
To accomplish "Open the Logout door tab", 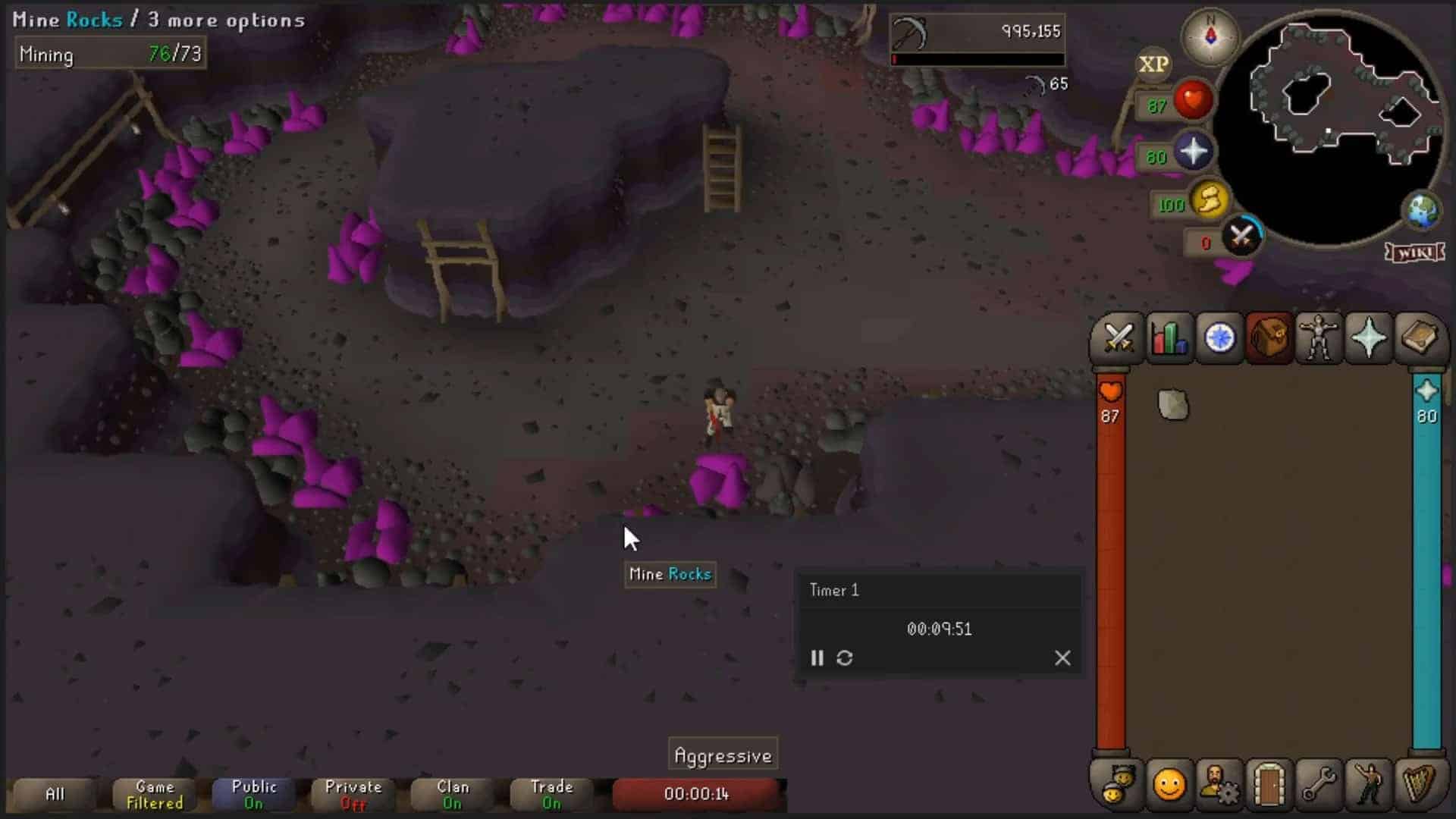I will click(x=1269, y=784).
